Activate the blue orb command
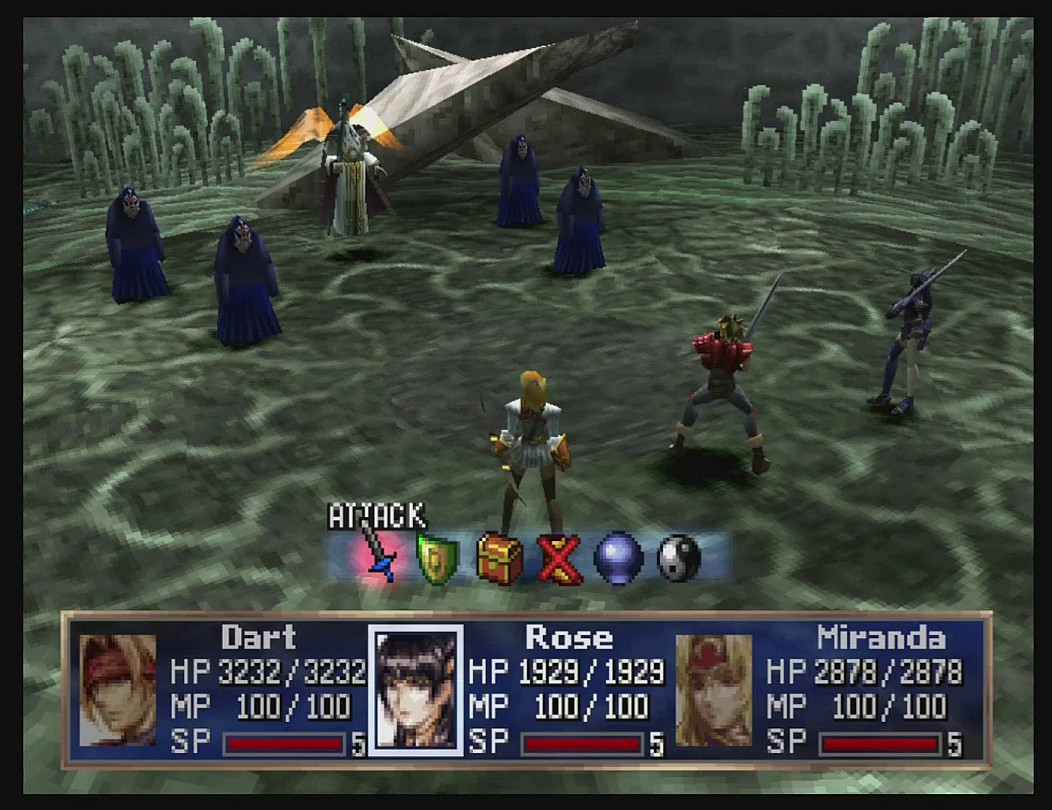This screenshot has height=810, width=1052. click(x=619, y=558)
